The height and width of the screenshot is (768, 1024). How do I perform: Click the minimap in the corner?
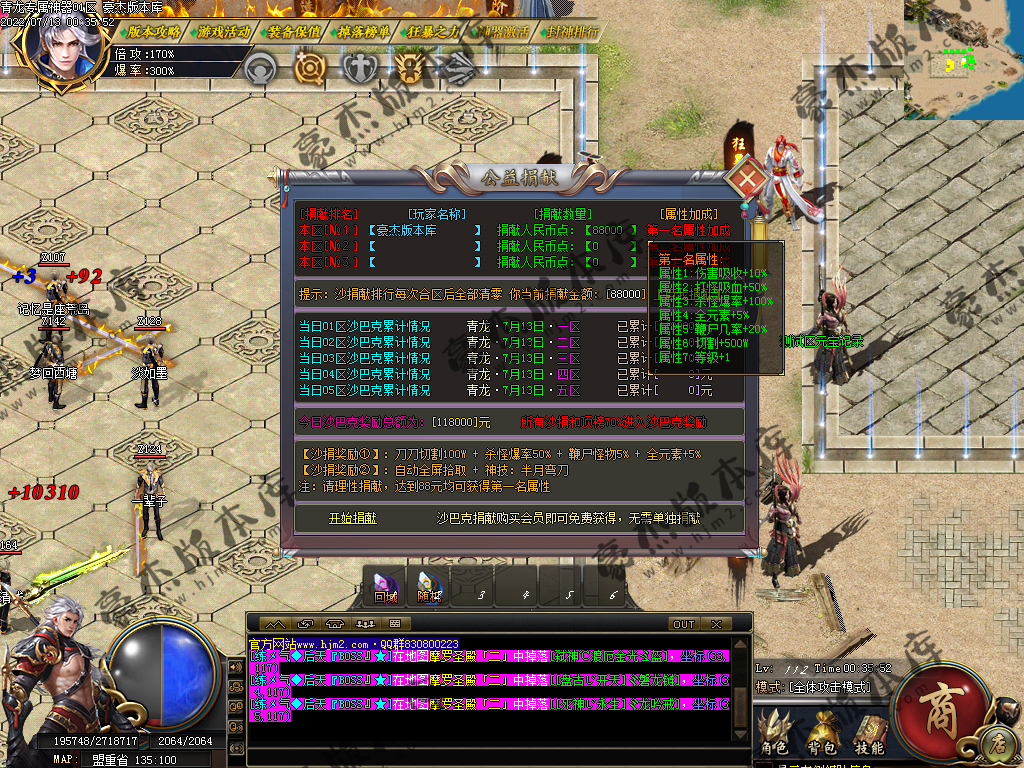coord(964,60)
